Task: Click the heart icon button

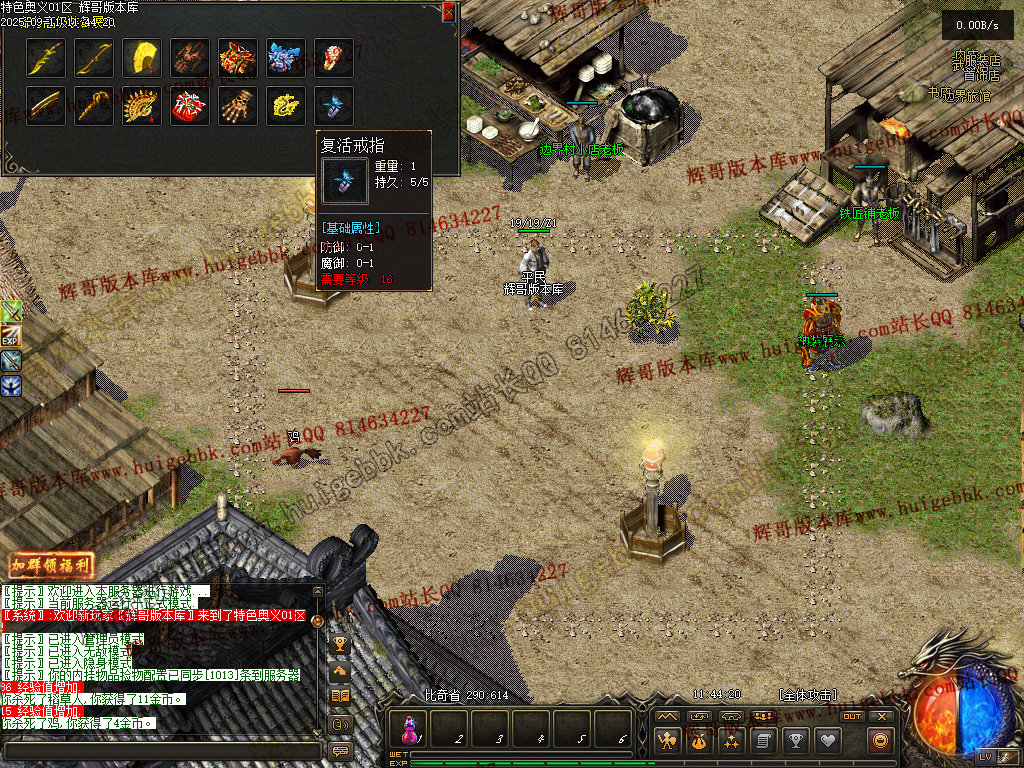Action: pyautogui.click(x=828, y=740)
